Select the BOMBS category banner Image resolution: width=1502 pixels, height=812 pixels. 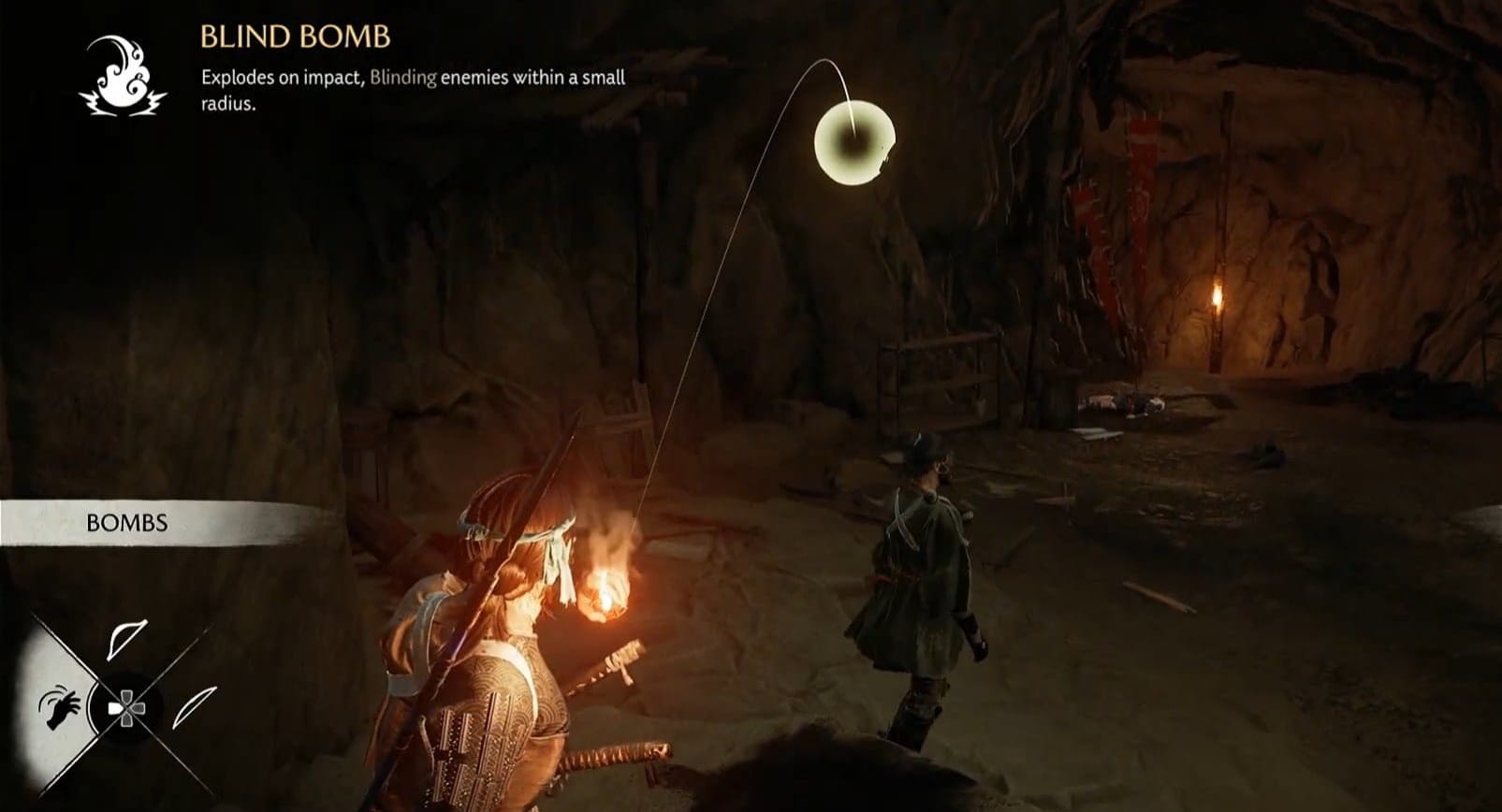tap(127, 523)
